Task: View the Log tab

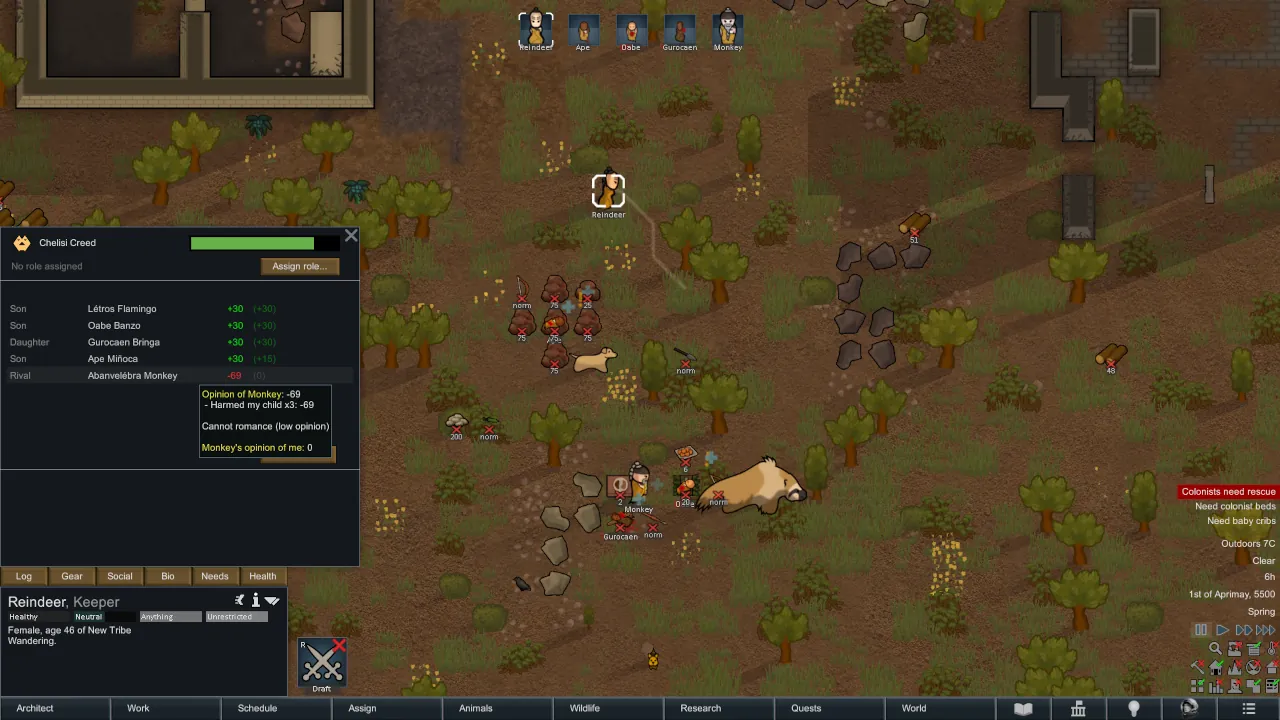Action: coord(24,576)
